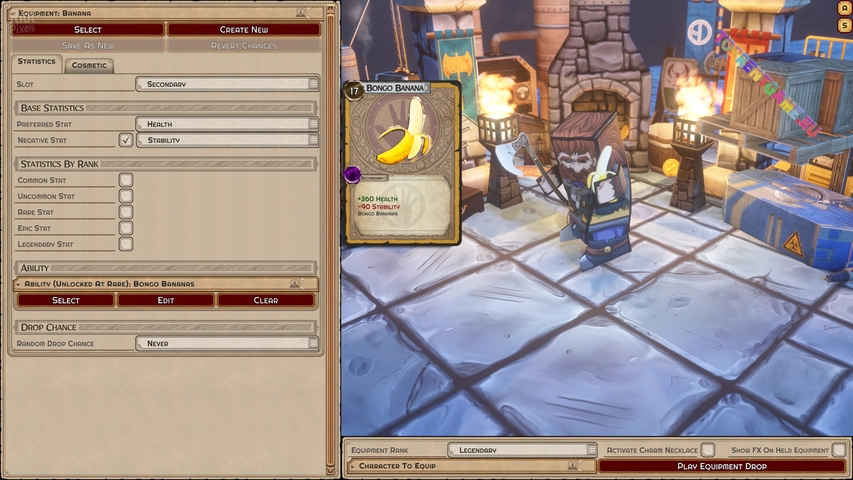Viewport: 853px width, 480px height.
Task: Play the Equipment Drop animation
Action: coord(722,466)
